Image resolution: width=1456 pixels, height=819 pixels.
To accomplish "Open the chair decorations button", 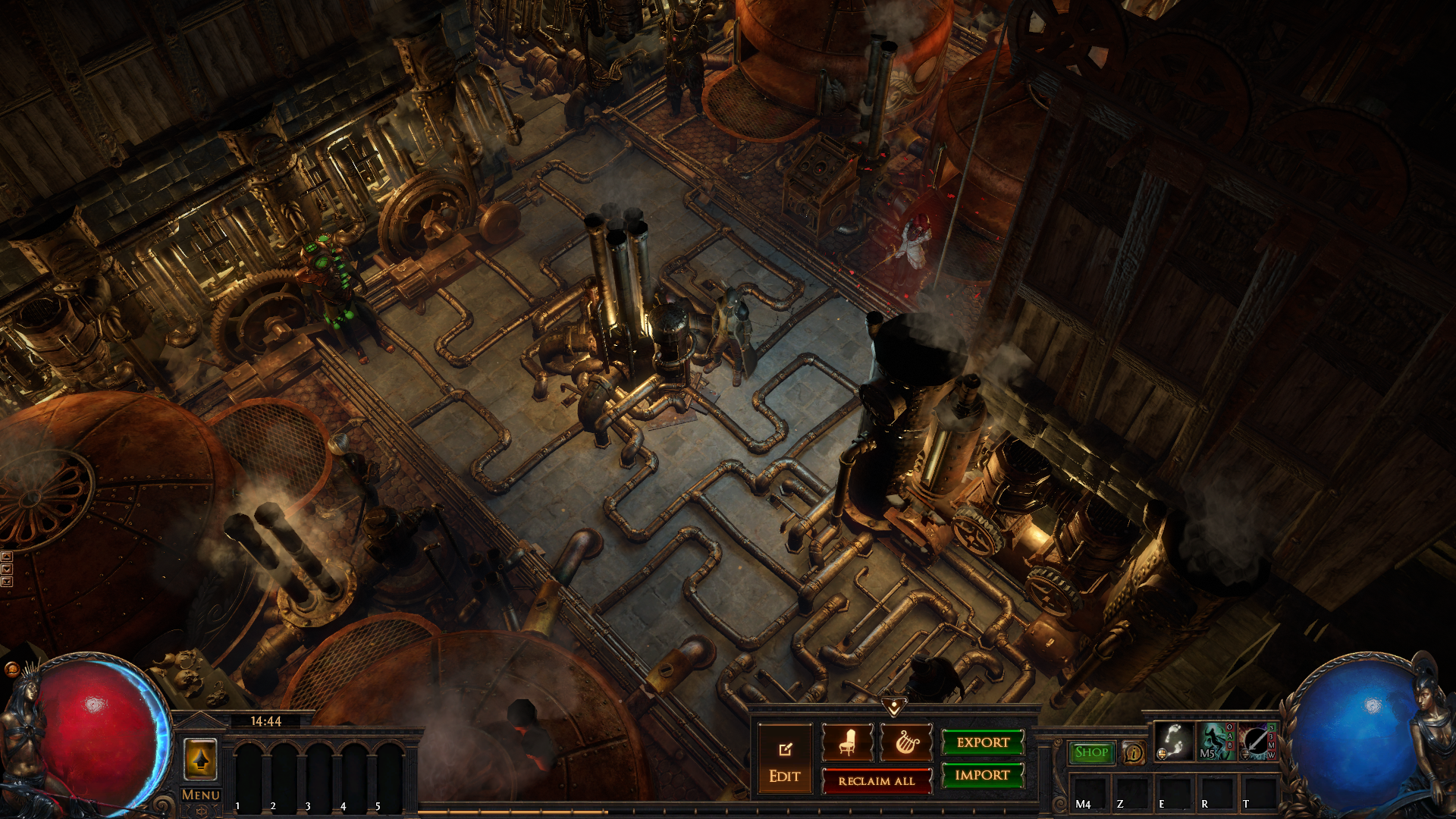I will point(848,742).
